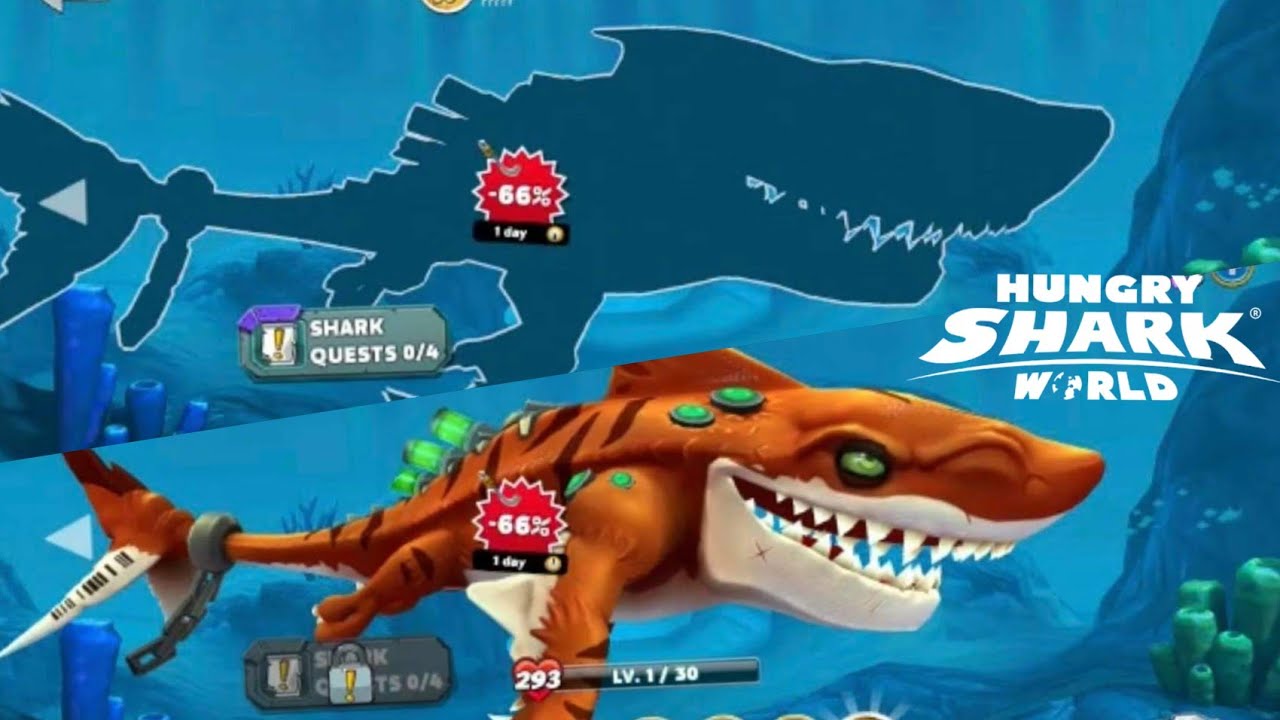Click the heart icon showing 293 health

pos(537,676)
